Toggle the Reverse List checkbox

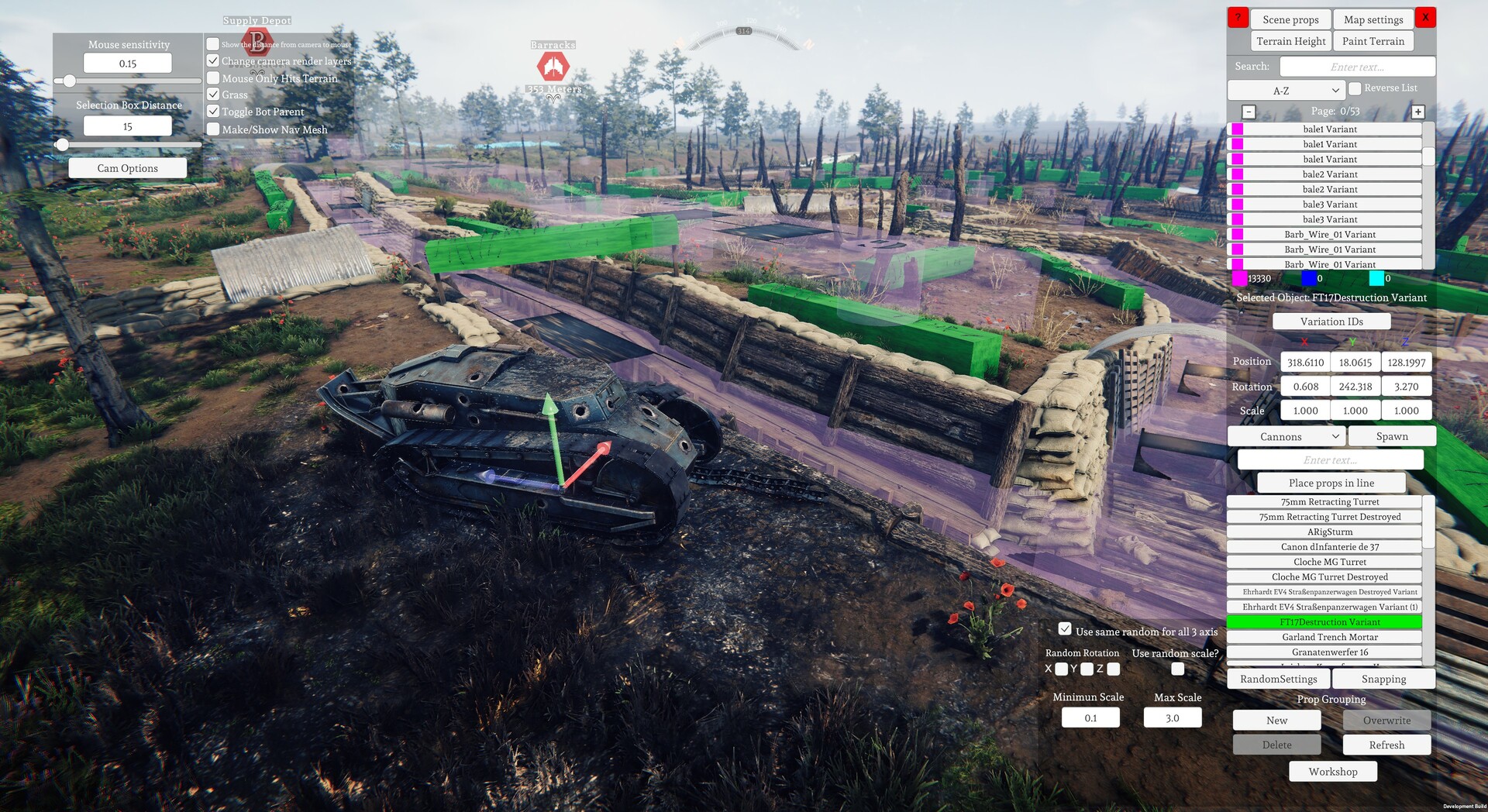pos(1355,88)
